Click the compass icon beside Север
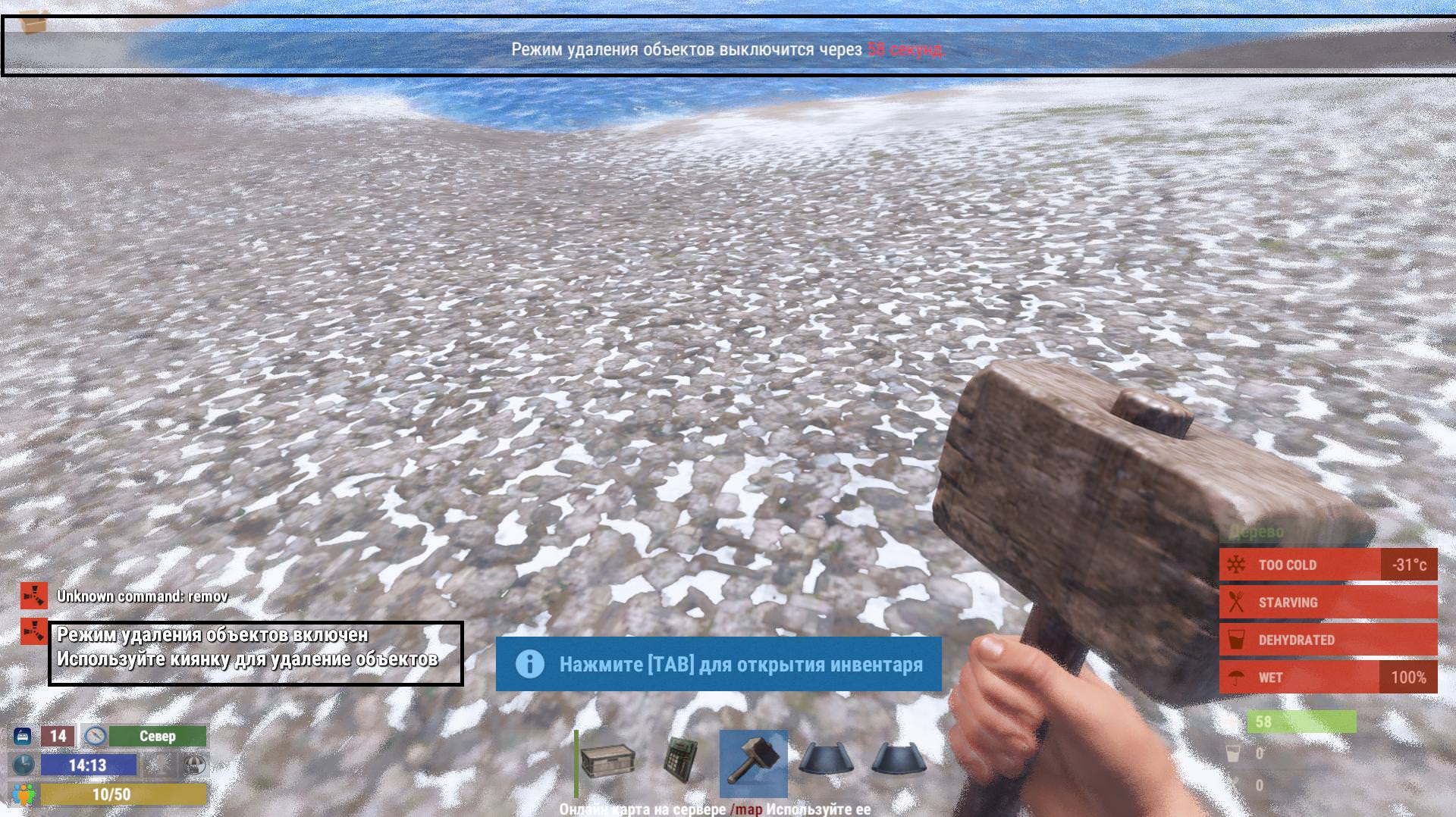 pyautogui.click(x=95, y=736)
